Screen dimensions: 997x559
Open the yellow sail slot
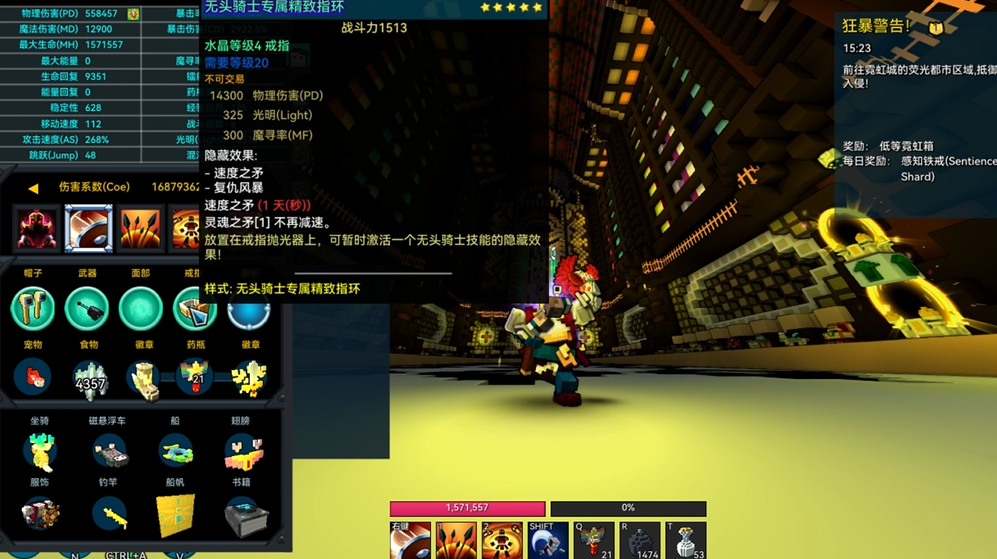pyautogui.click(x=176, y=515)
